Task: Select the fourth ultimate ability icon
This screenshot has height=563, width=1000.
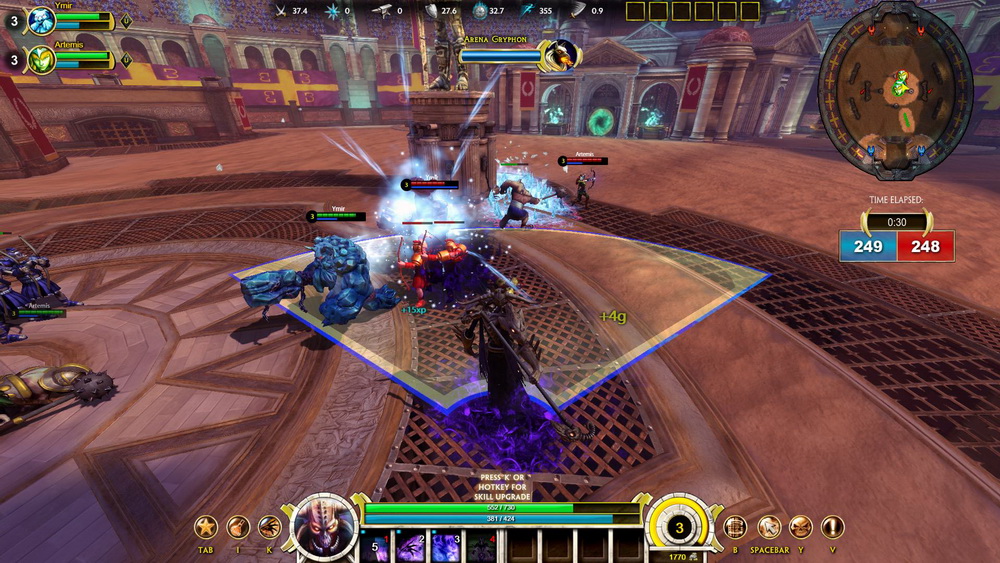Action: pos(481,547)
